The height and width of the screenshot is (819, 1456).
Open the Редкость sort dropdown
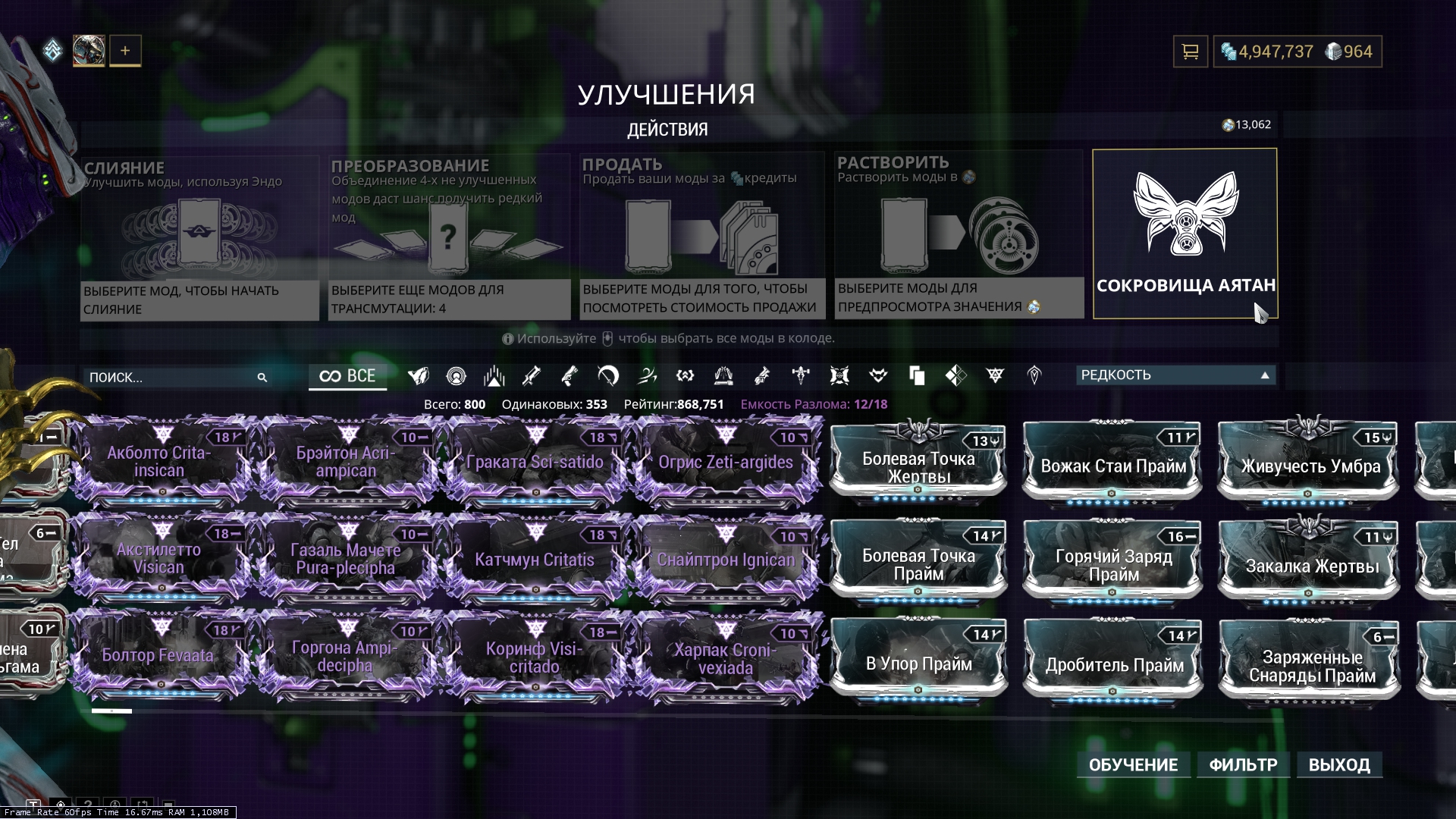coord(1175,375)
